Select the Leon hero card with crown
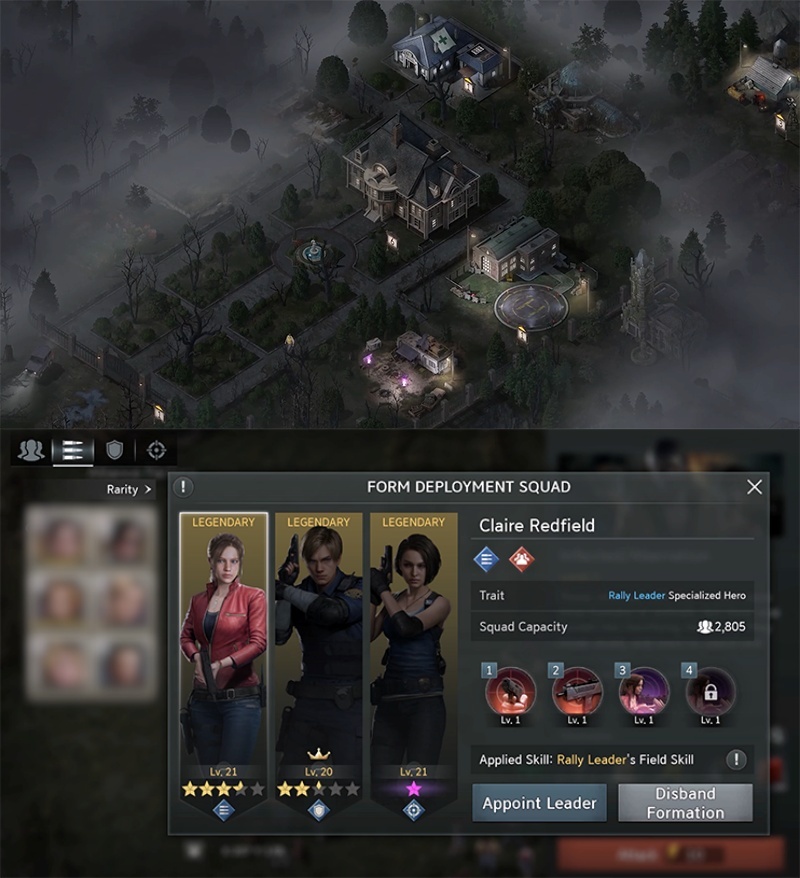Screen dimensions: 800x878 318,660
